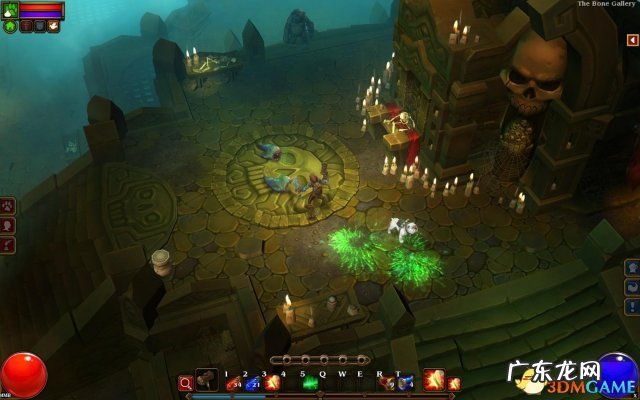Screen dimensions: 640x400
Task: Click the magnifying glass button
Action: pyautogui.click(x=185, y=382)
